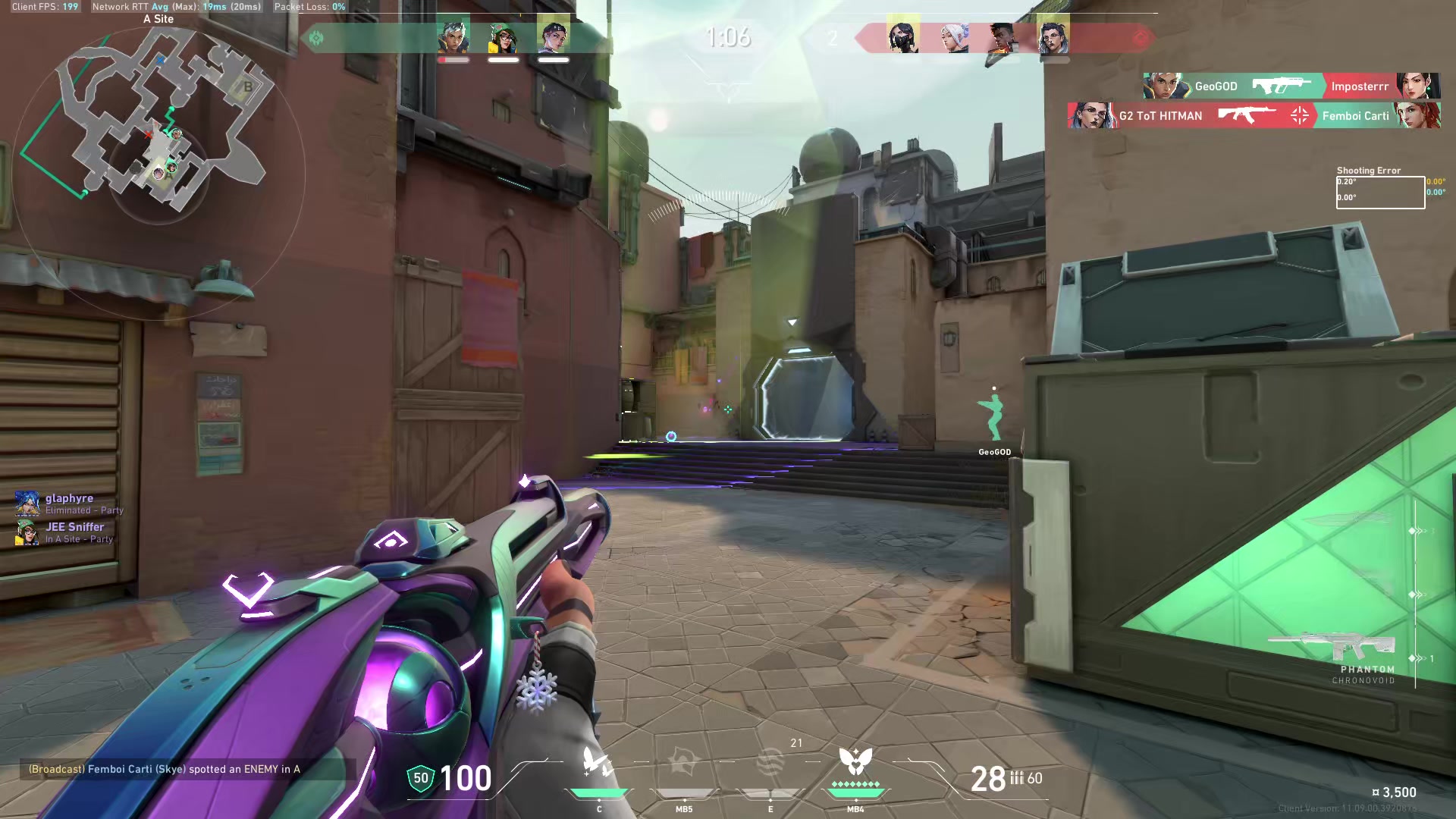Viewport: 1456px width, 819px height.
Task: Click the Broadcast chat message
Action: click(165, 769)
